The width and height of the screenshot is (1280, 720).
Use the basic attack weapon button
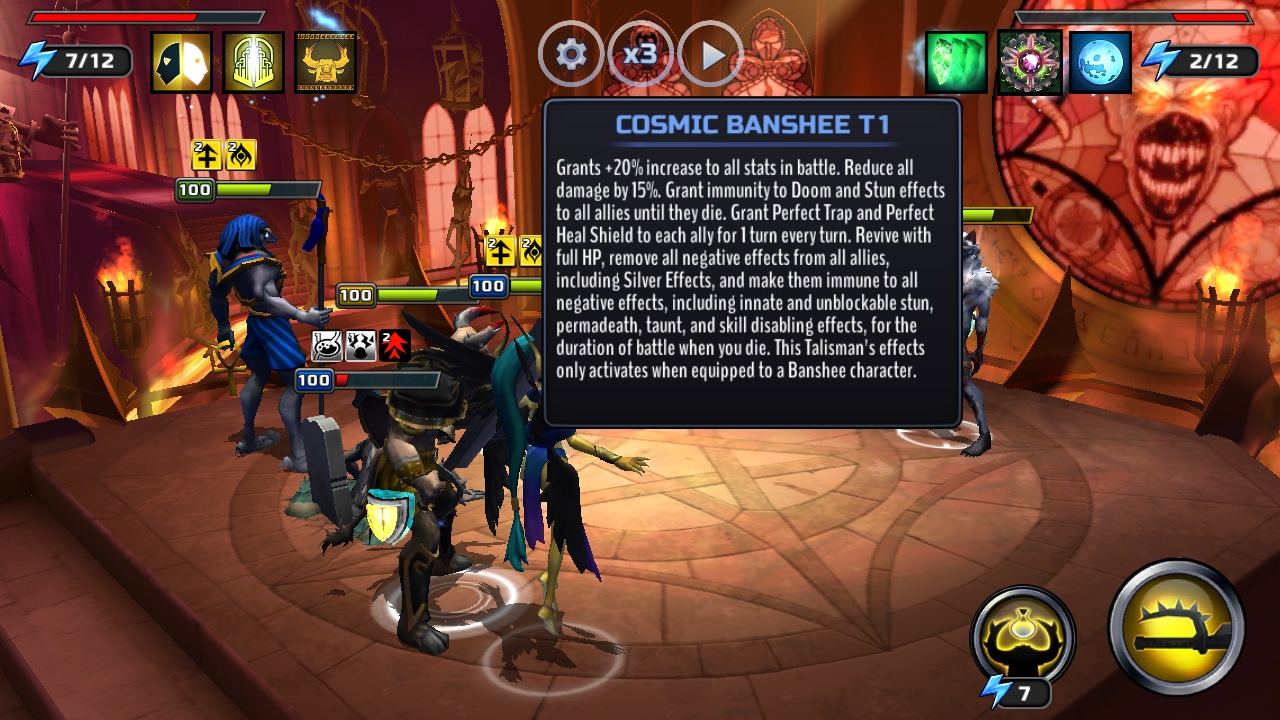coord(1176,627)
